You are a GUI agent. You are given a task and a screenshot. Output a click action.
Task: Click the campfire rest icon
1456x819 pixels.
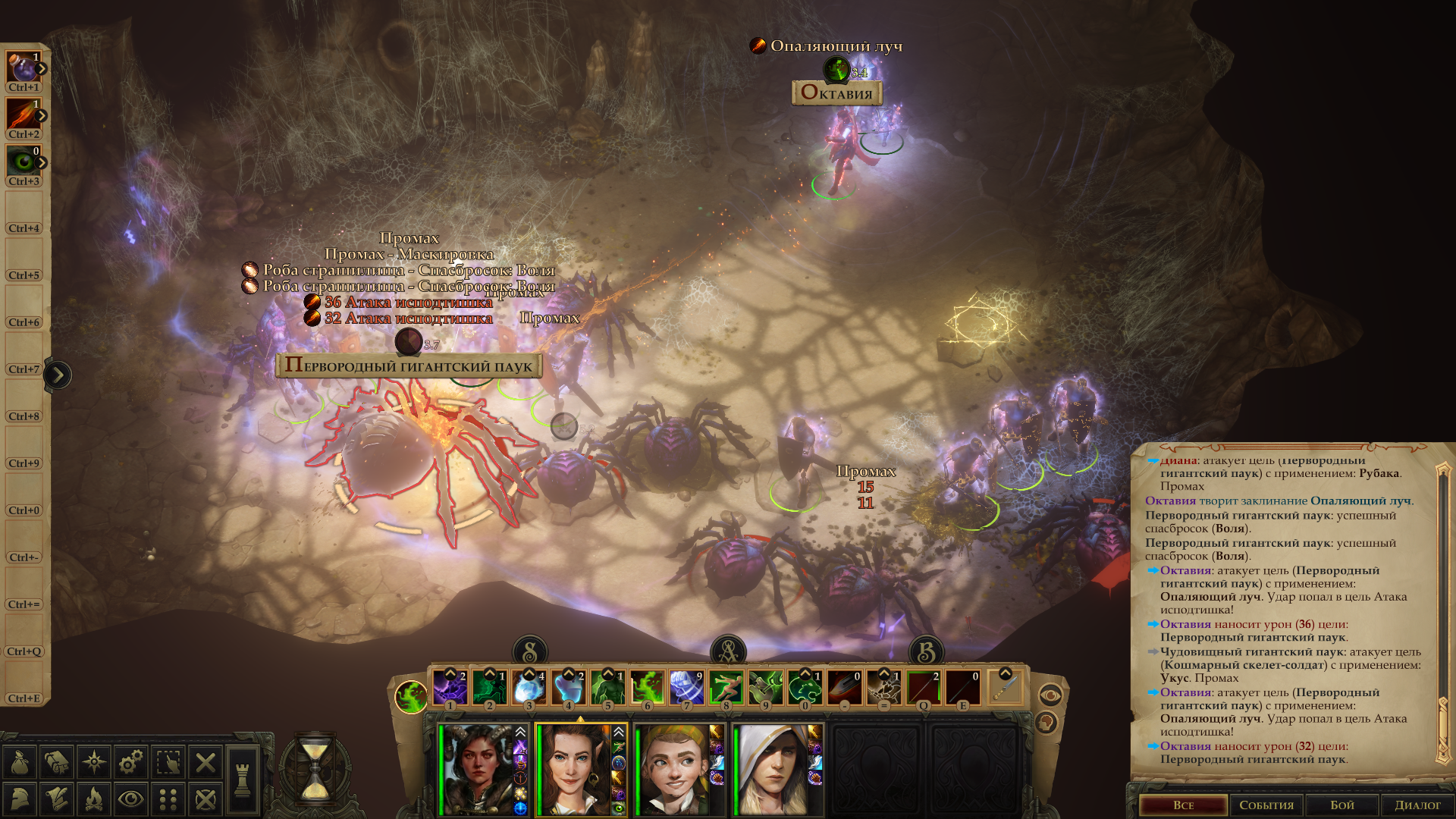point(93,799)
